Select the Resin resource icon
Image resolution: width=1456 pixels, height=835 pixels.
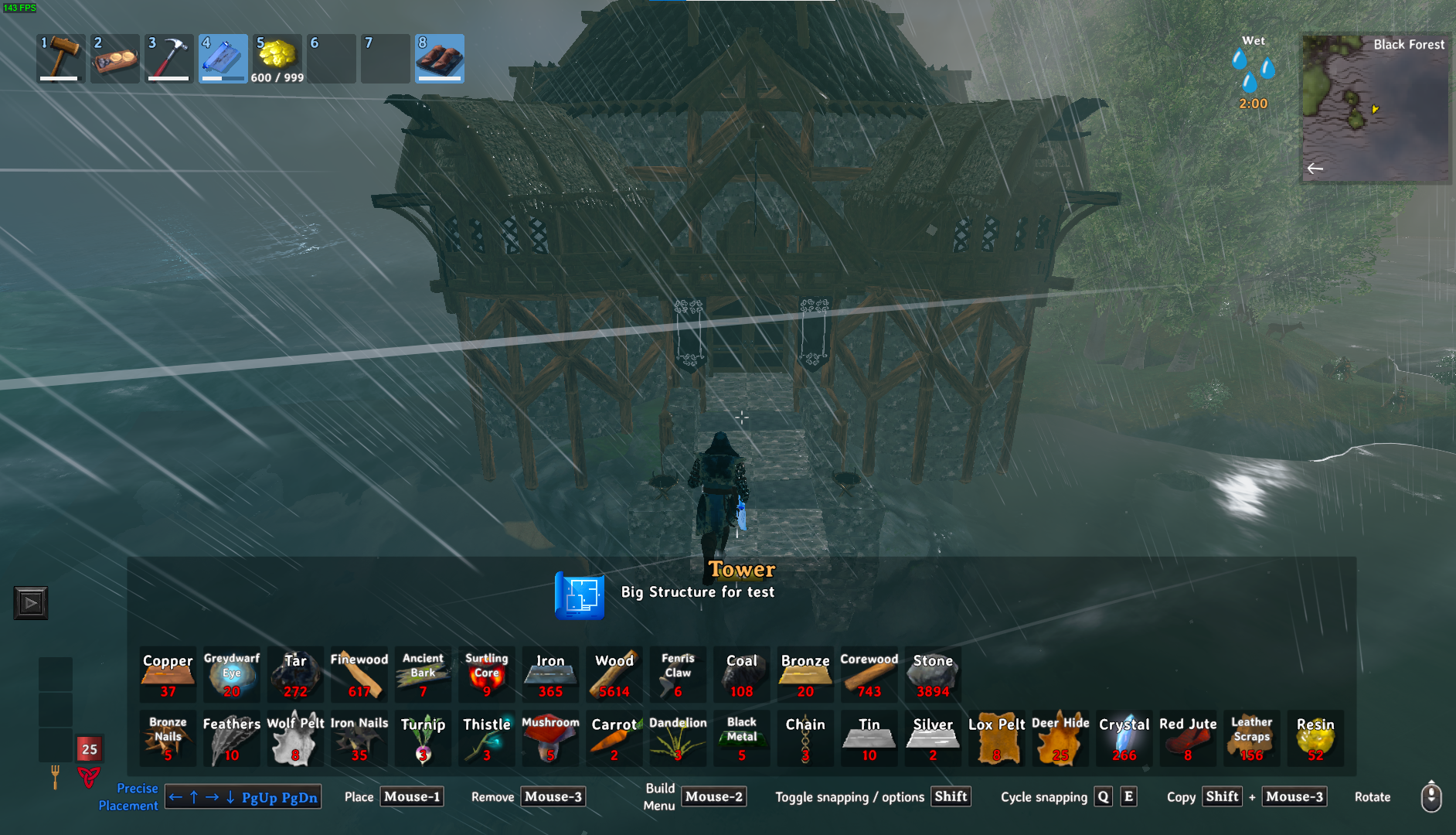(1315, 738)
